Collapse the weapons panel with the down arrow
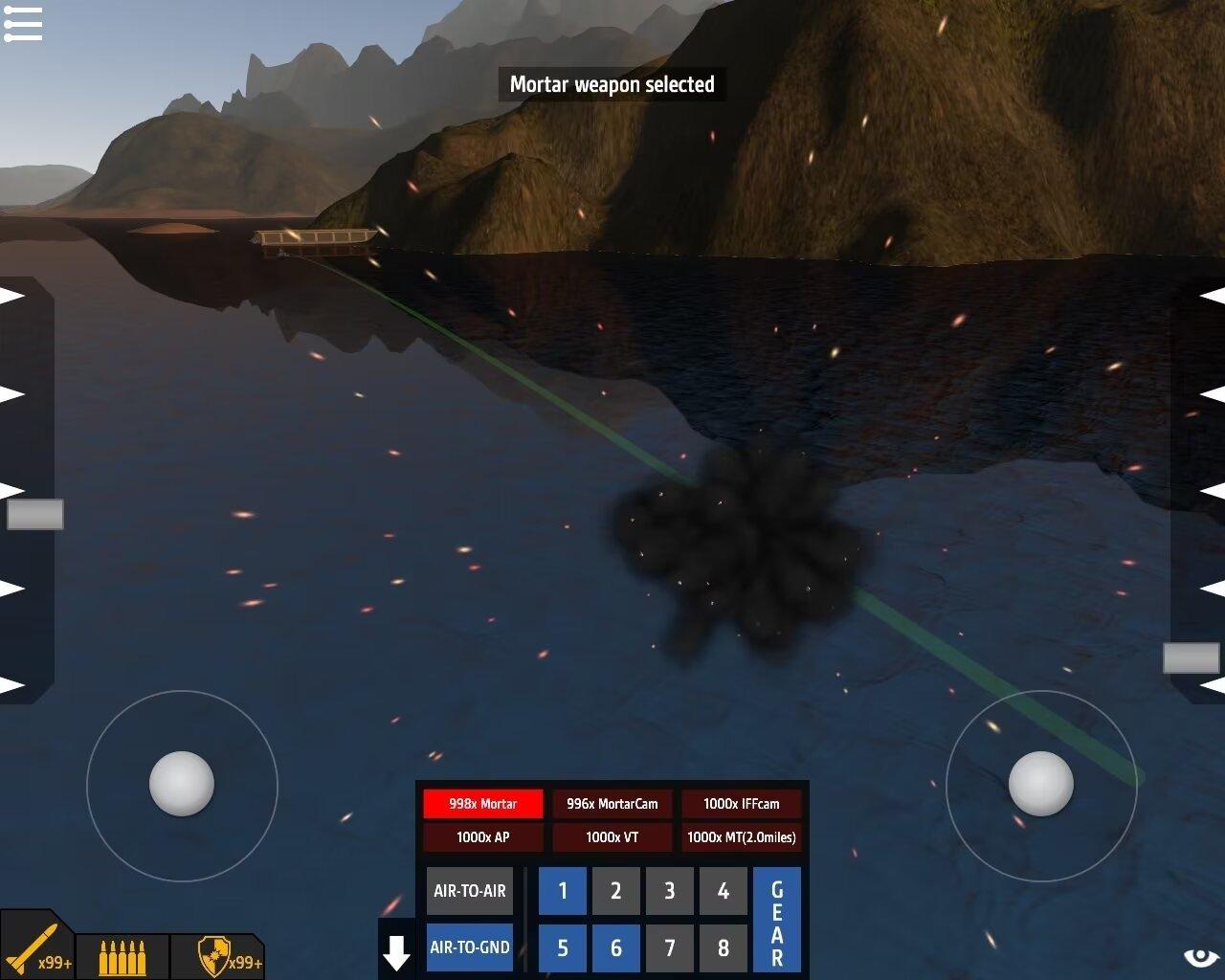Screen dimensions: 1225x980 point(396,951)
